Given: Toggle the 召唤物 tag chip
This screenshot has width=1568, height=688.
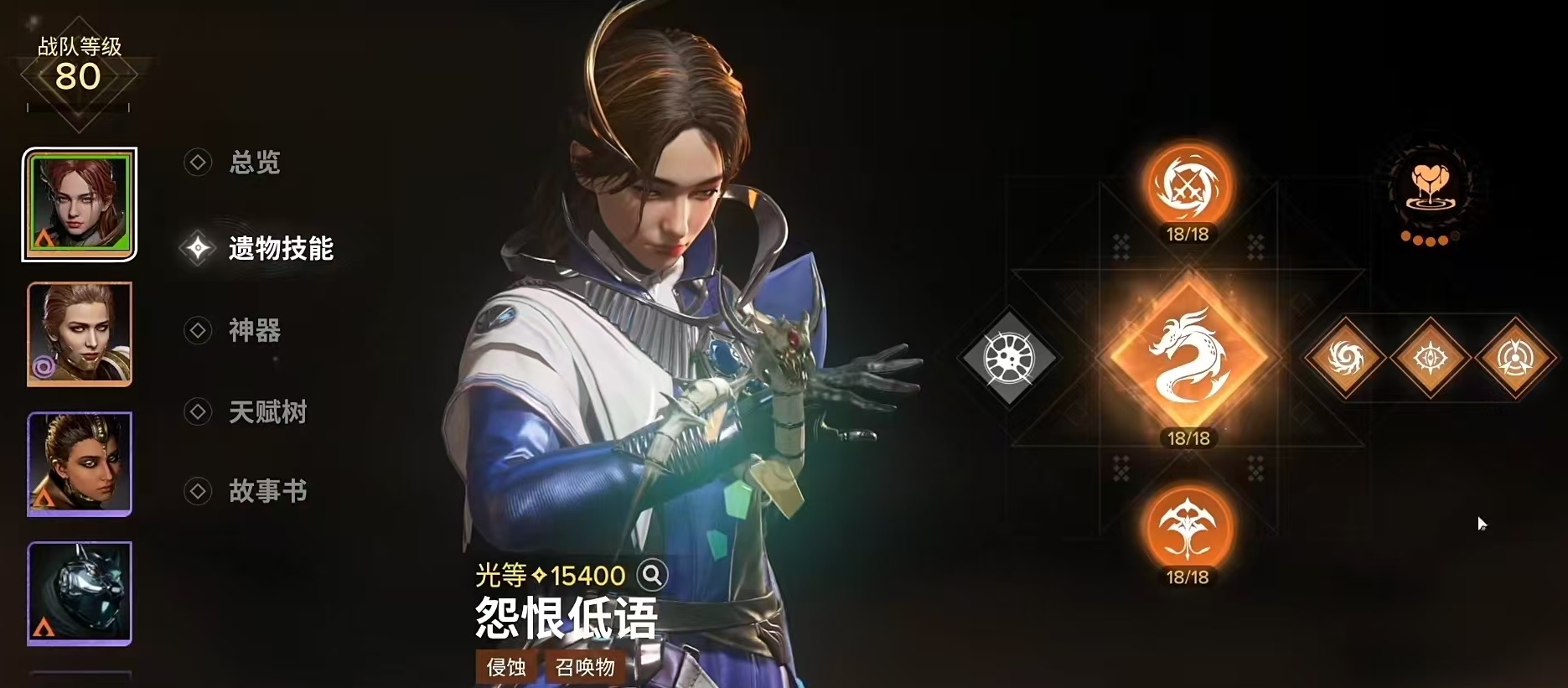Looking at the screenshot, I should (586, 668).
